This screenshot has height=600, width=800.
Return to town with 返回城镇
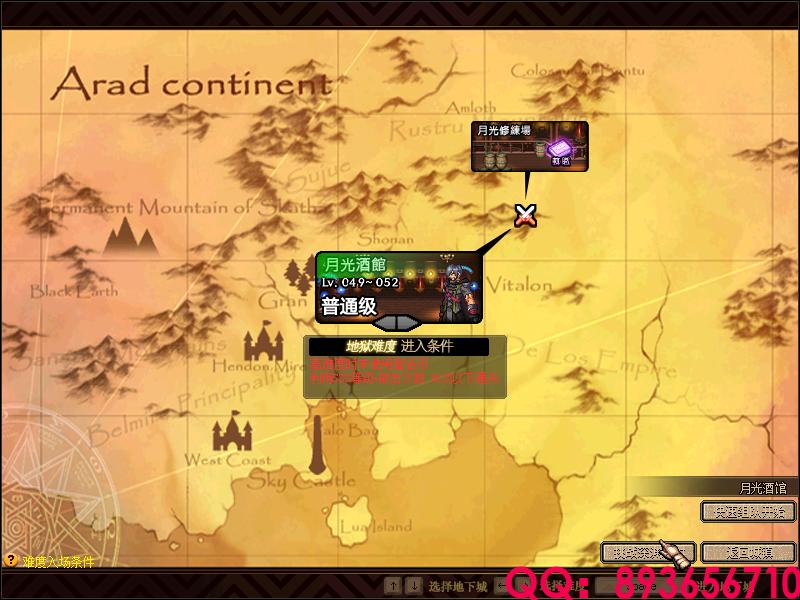coord(748,552)
